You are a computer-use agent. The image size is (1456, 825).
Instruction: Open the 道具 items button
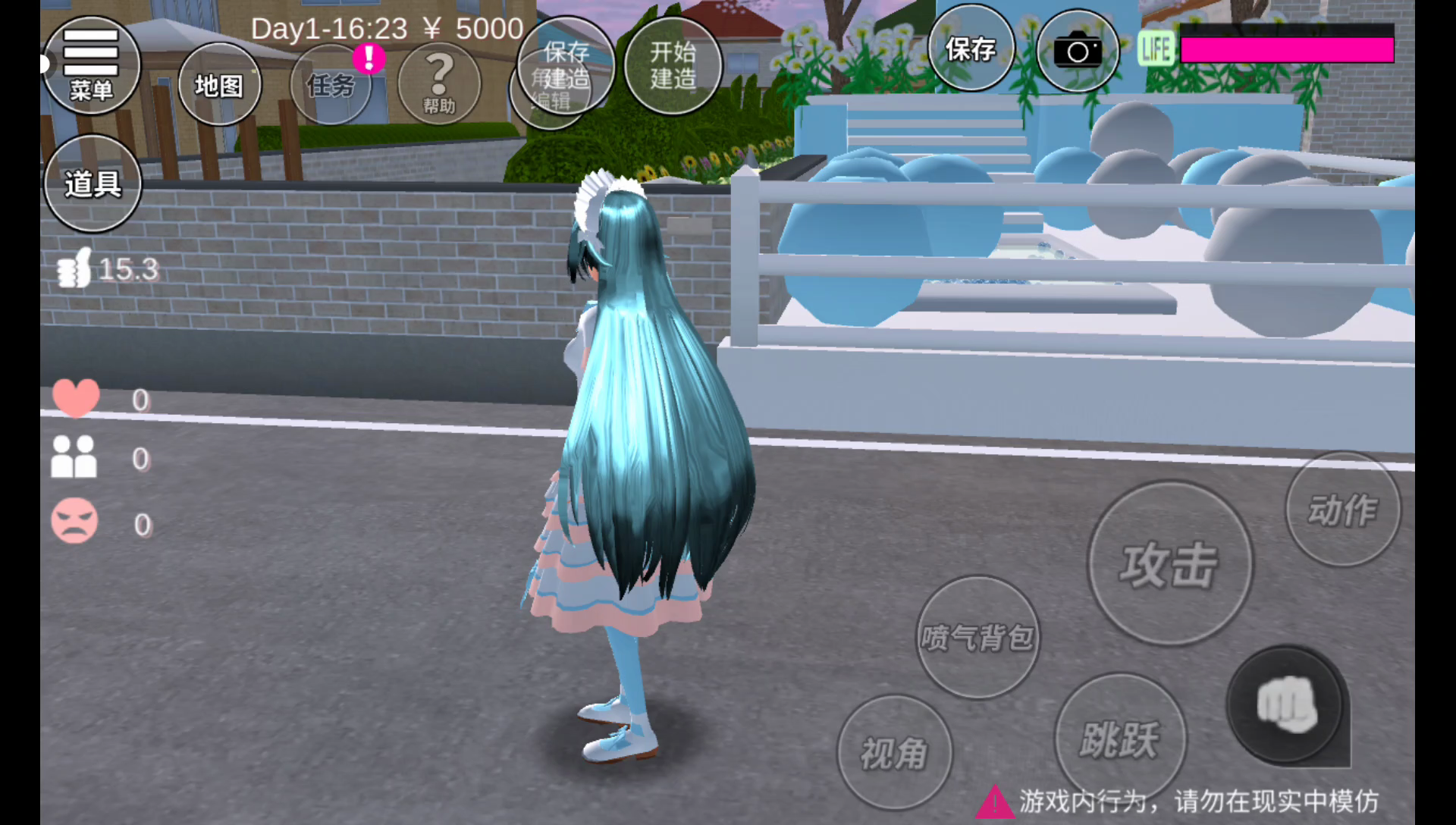pyautogui.click(x=93, y=184)
